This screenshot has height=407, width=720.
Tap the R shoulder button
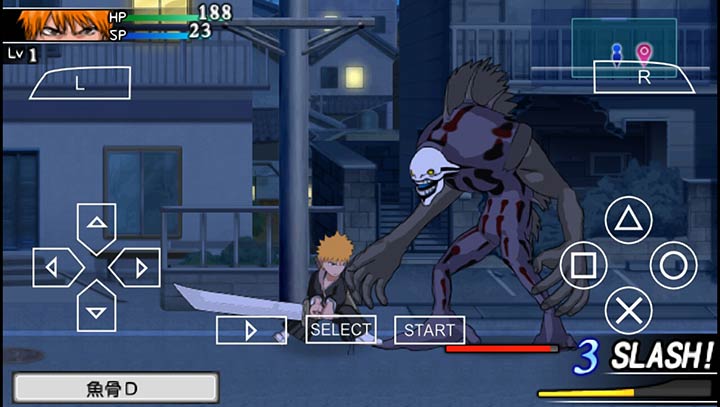[x=643, y=77]
